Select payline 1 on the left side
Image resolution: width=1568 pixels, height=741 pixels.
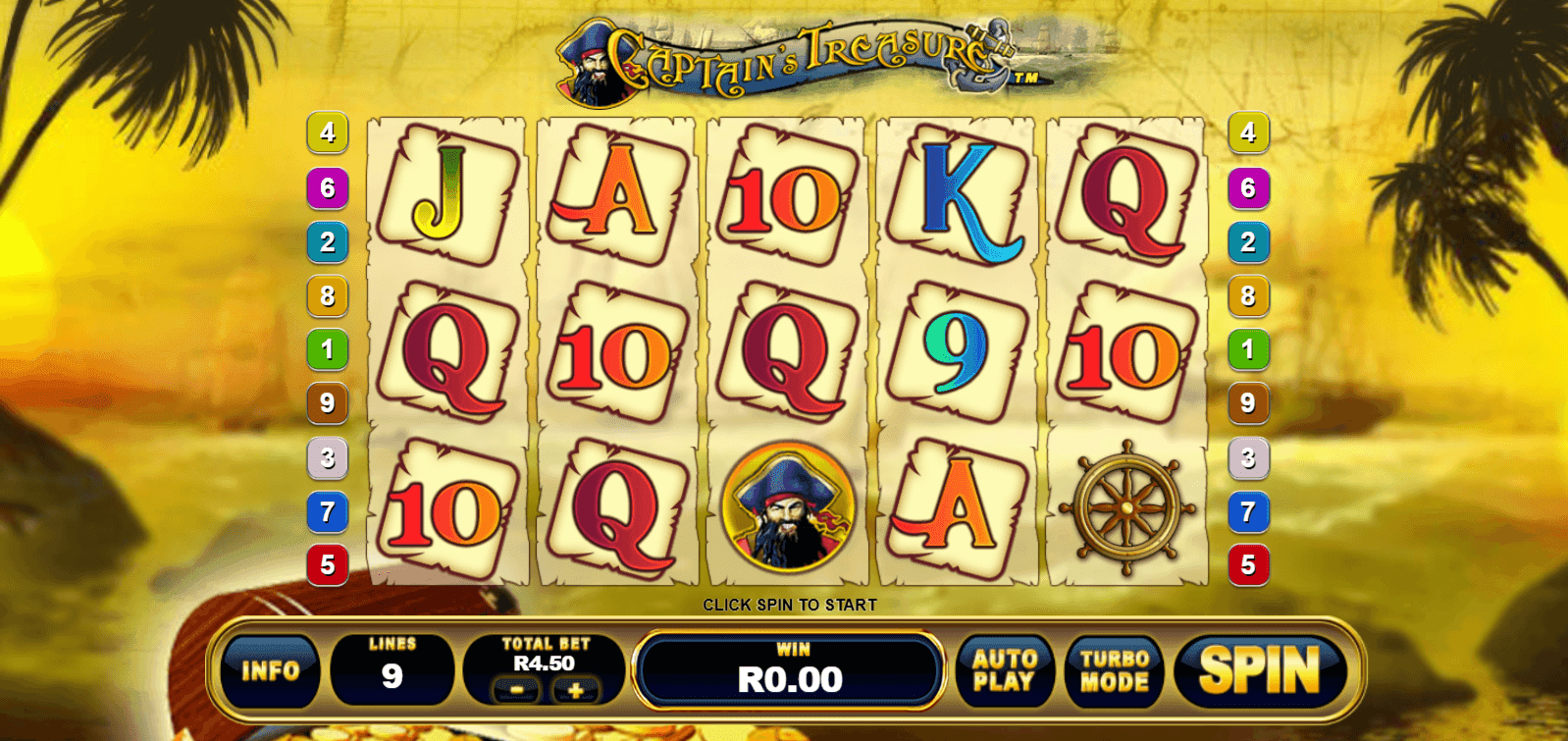(327, 348)
